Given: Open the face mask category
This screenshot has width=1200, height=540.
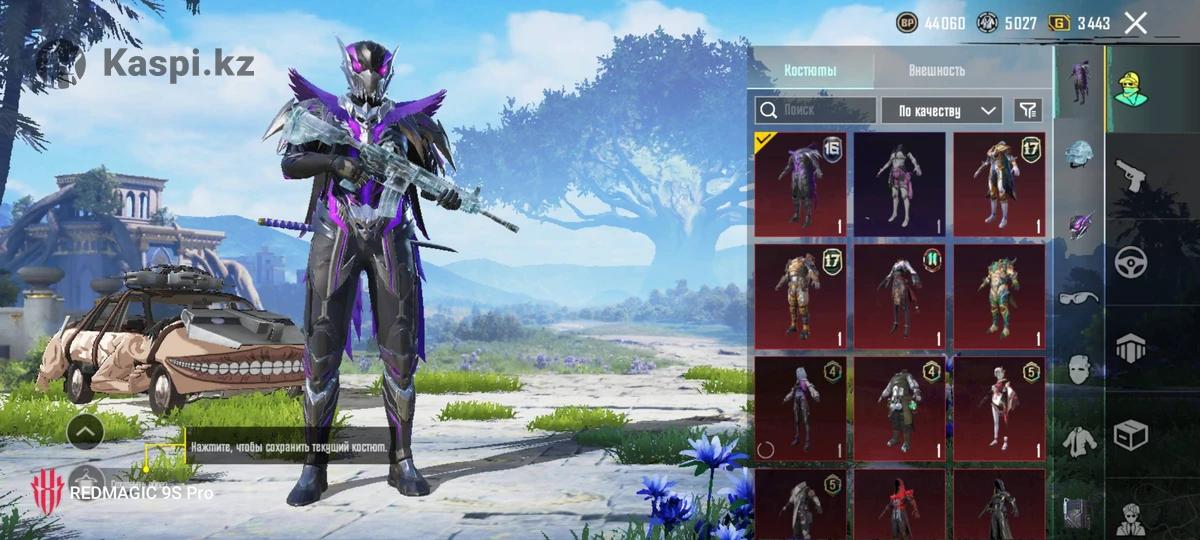Looking at the screenshot, I should tap(1078, 368).
